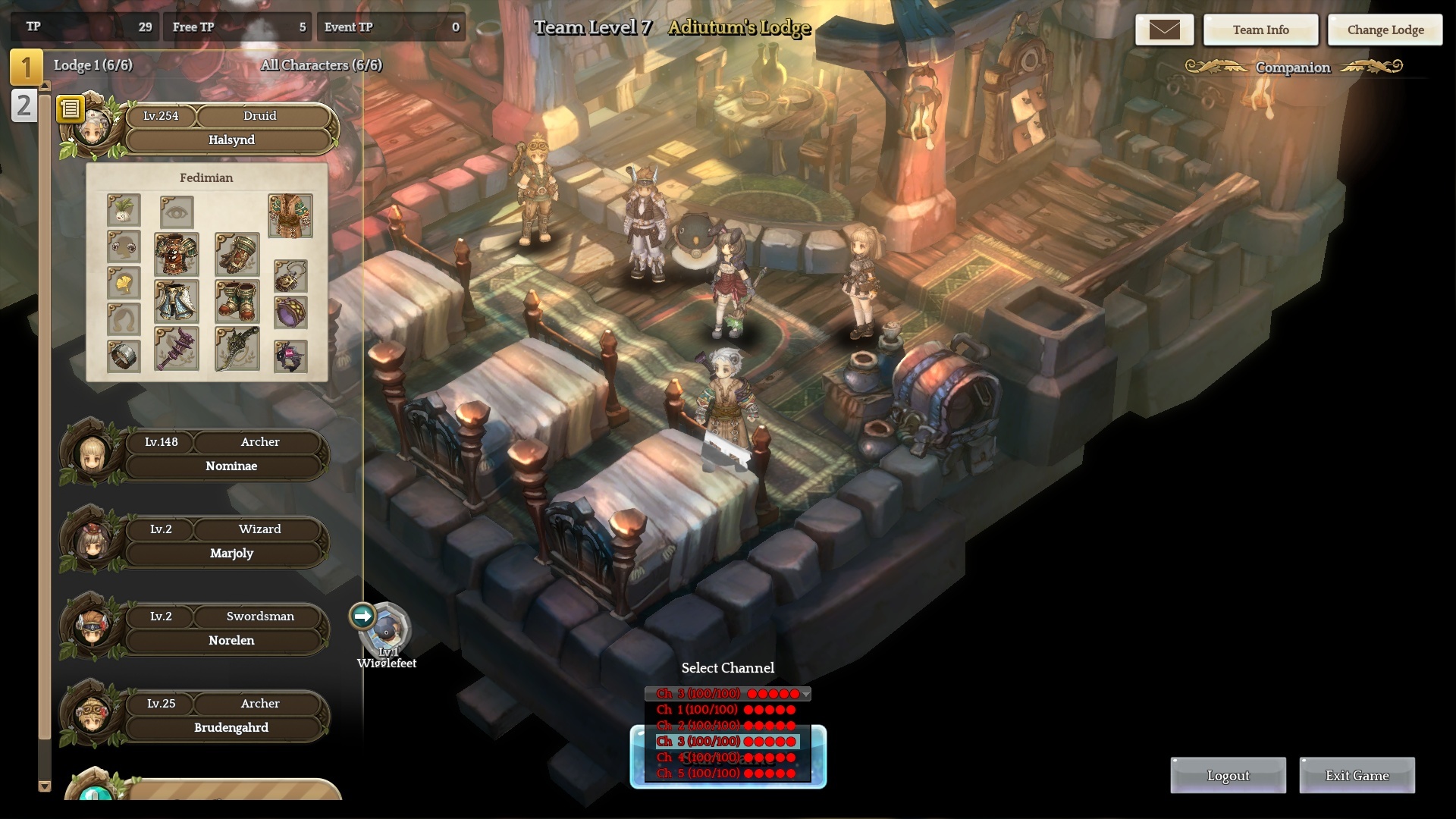
Task: Select the Swordsman Norelen
Action: click(x=231, y=641)
